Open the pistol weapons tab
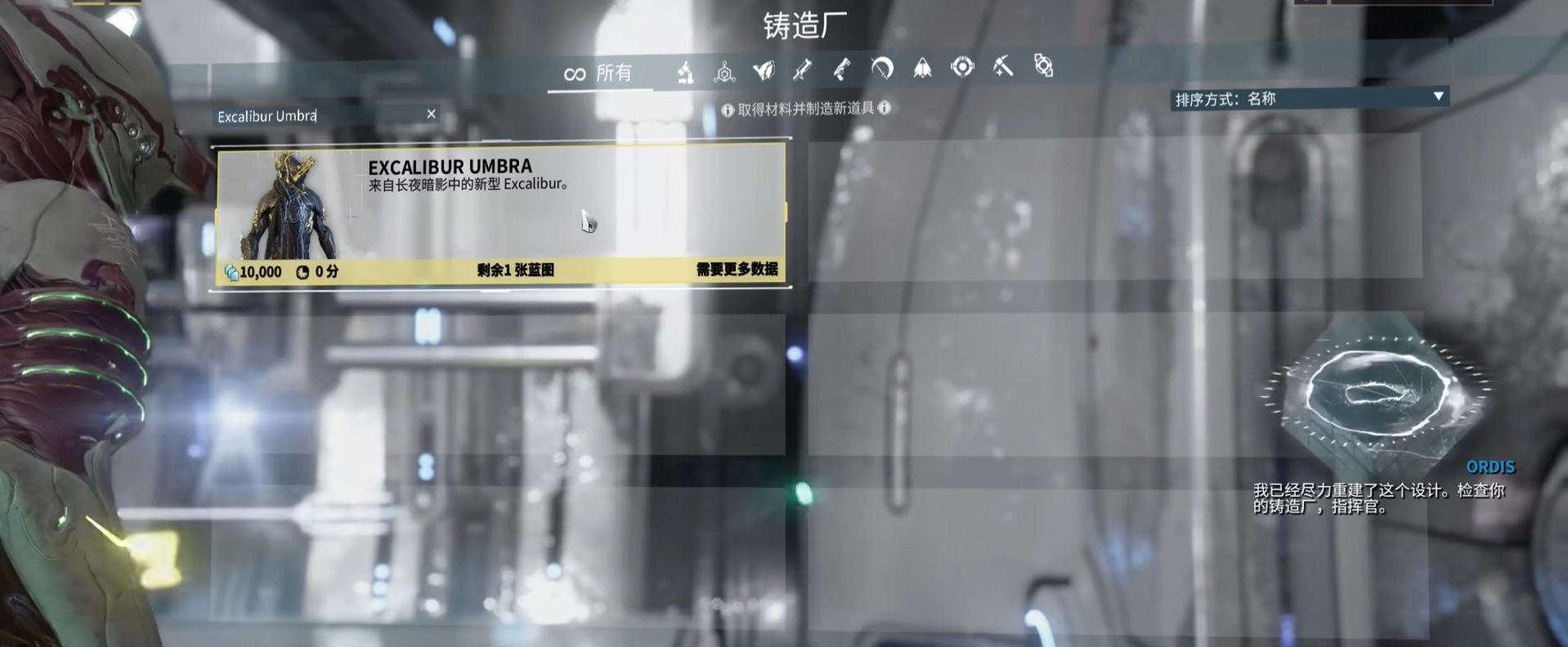 841,69
